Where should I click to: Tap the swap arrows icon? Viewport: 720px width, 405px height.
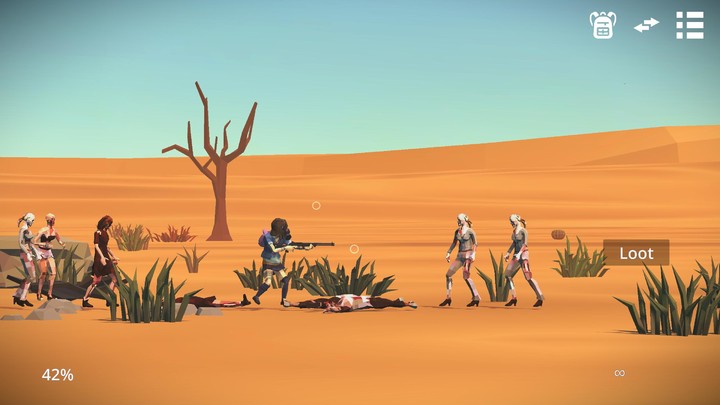[x=646, y=25]
